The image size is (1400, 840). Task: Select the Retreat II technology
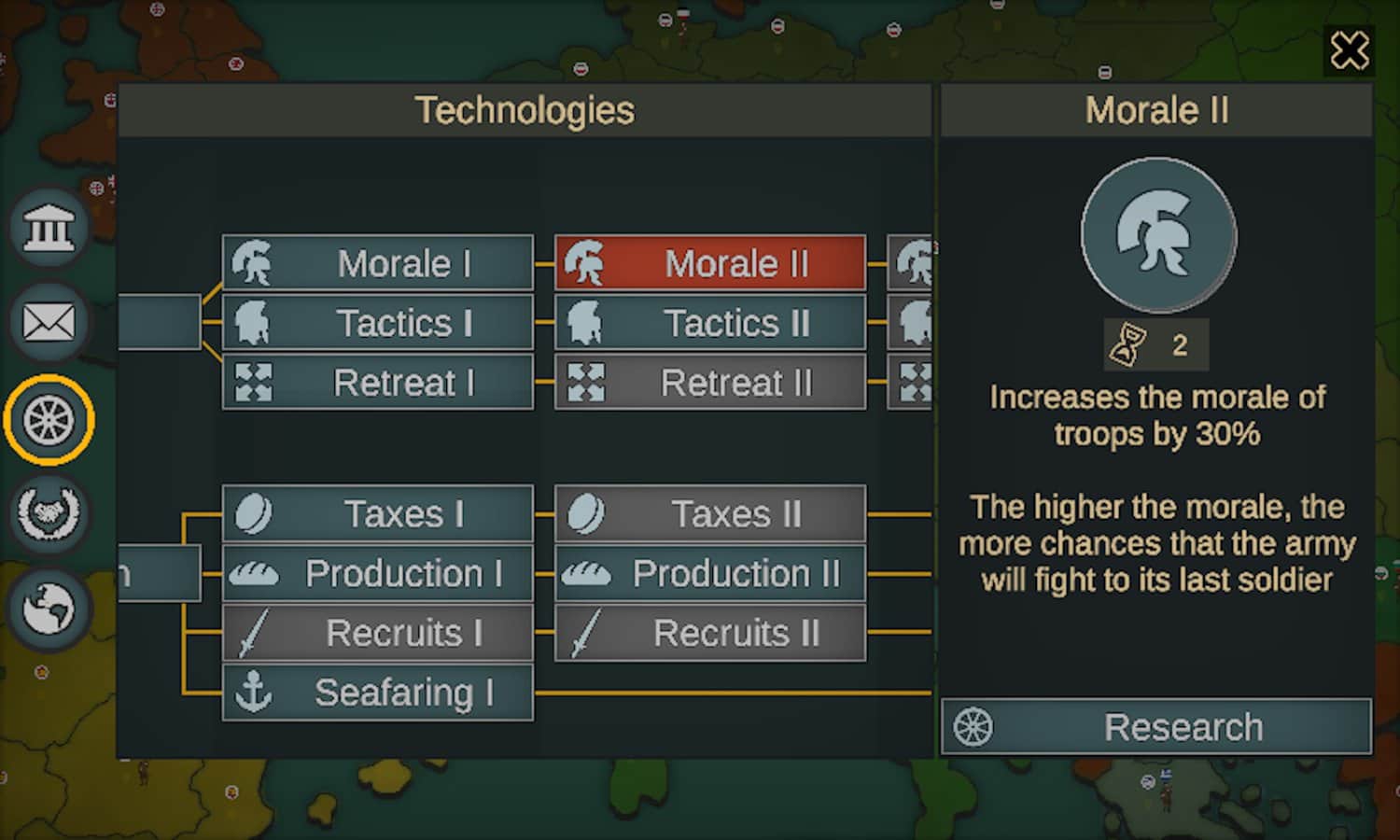click(710, 383)
